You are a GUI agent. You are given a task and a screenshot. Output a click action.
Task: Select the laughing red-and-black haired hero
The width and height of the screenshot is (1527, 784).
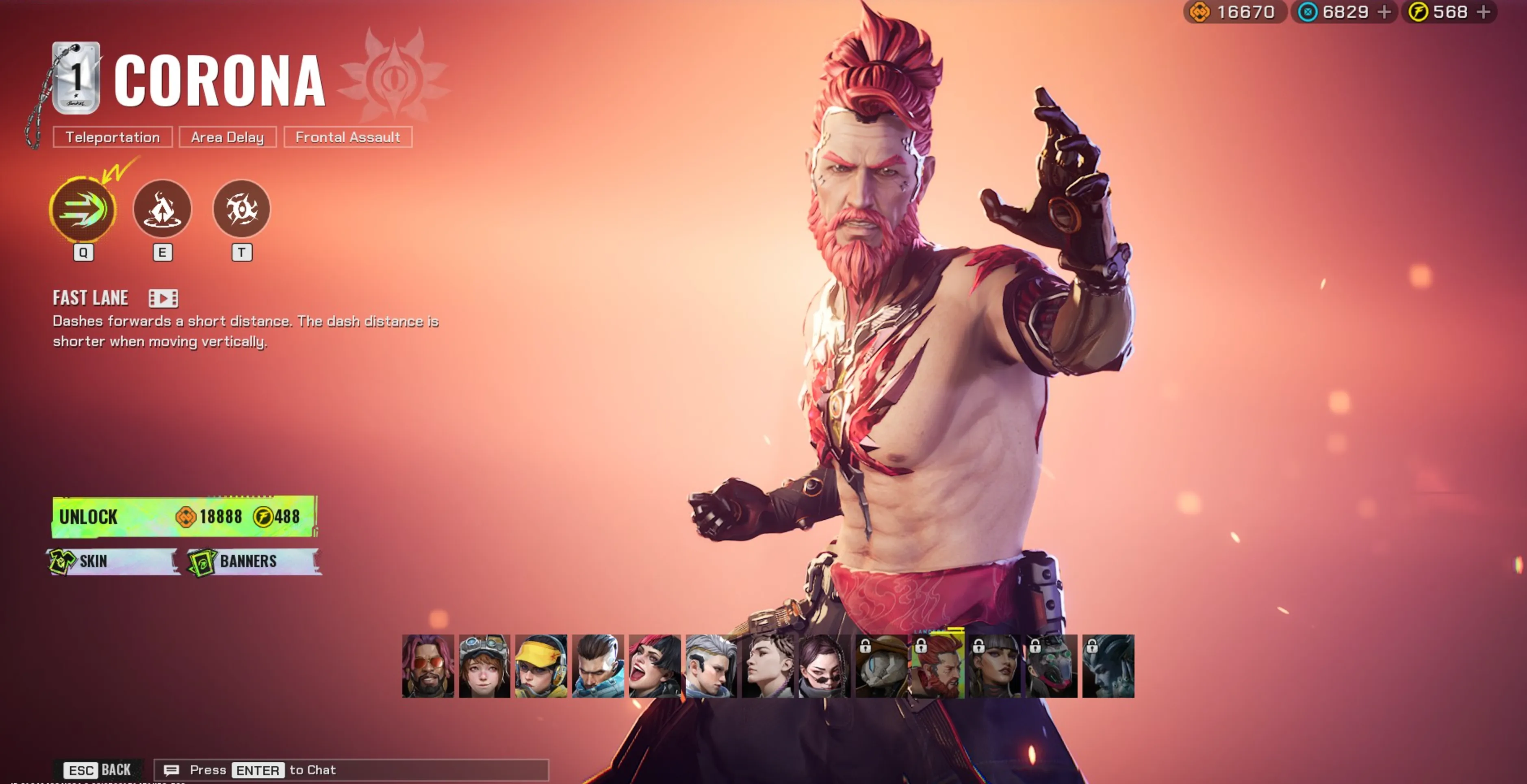point(655,666)
